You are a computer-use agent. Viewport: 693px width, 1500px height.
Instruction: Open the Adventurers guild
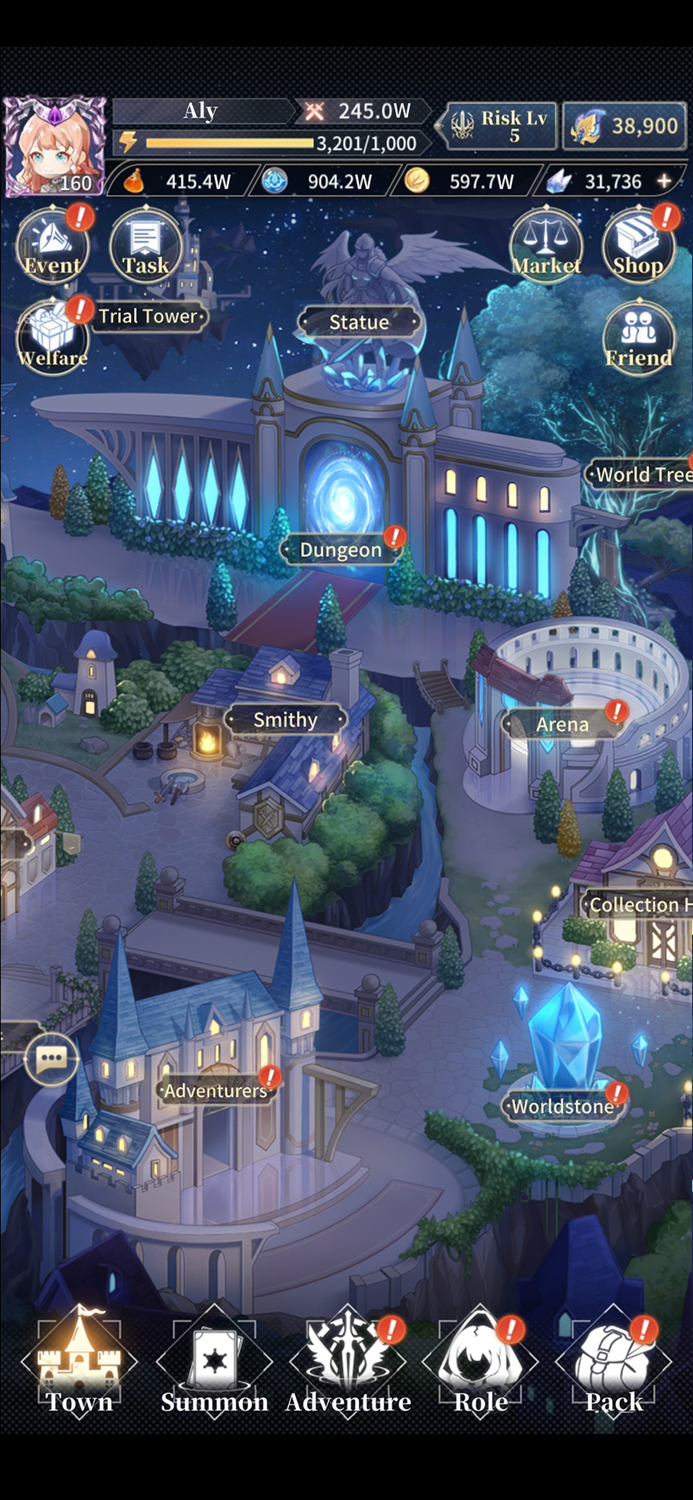(x=216, y=1090)
